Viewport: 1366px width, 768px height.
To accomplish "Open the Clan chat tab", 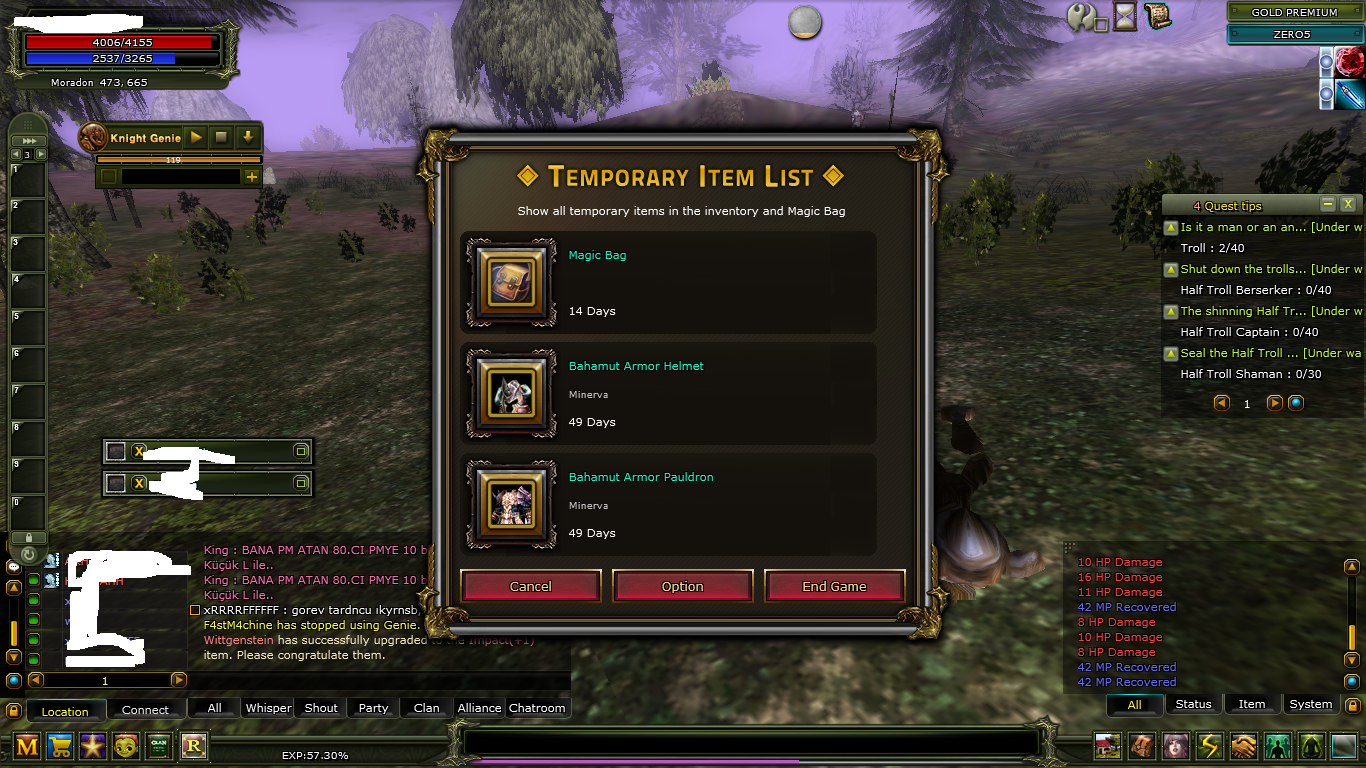I will point(426,708).
